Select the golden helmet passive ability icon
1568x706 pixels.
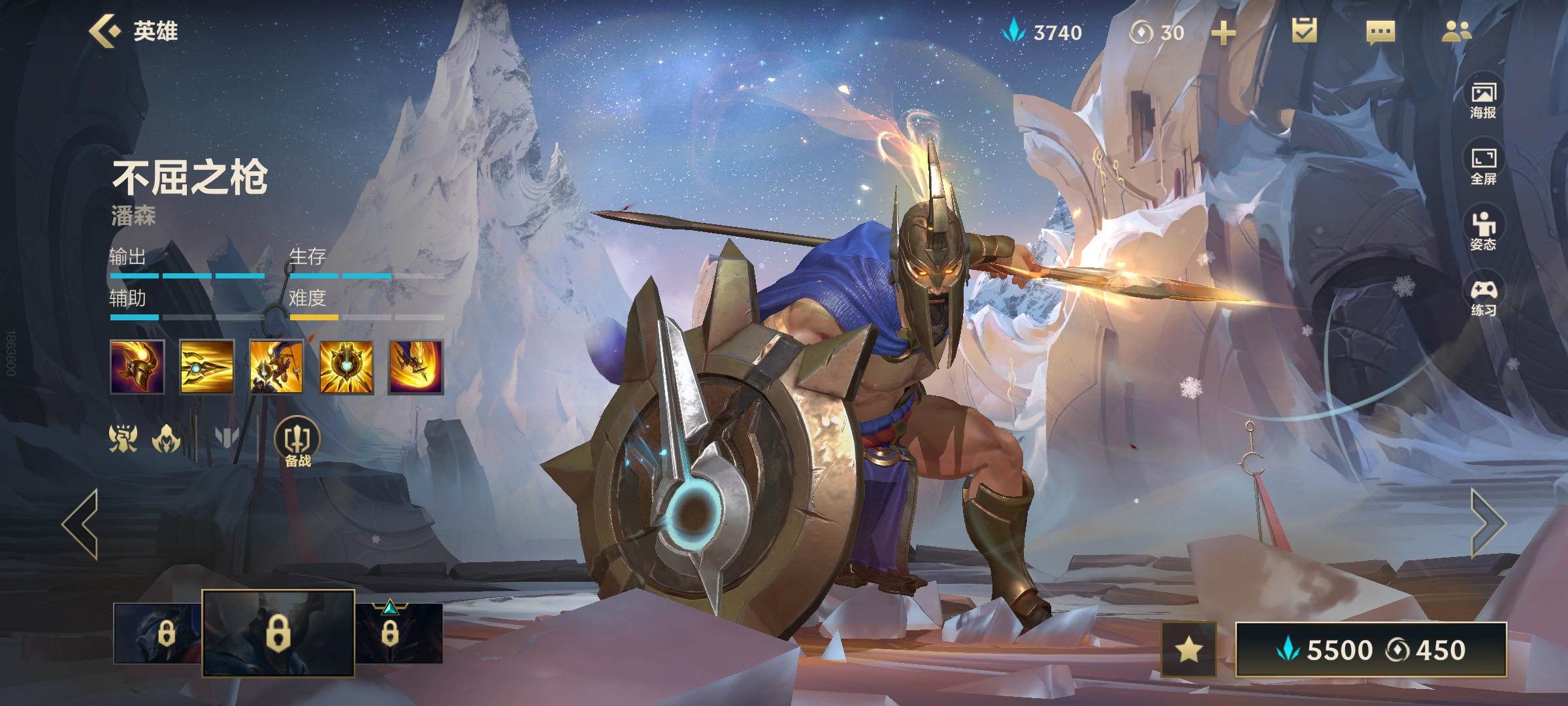tap(137, 367)
